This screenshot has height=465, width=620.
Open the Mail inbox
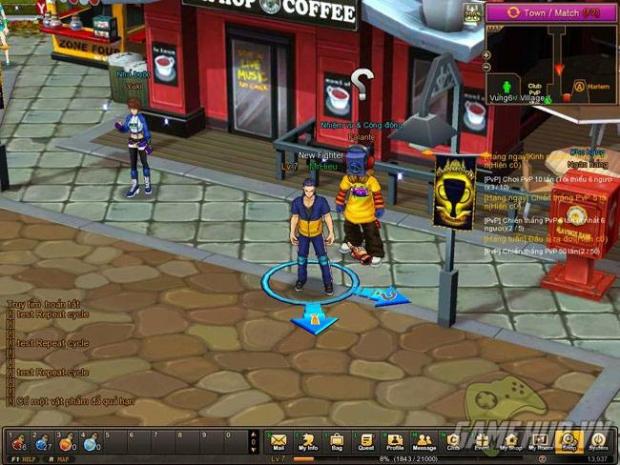(278, 441)
